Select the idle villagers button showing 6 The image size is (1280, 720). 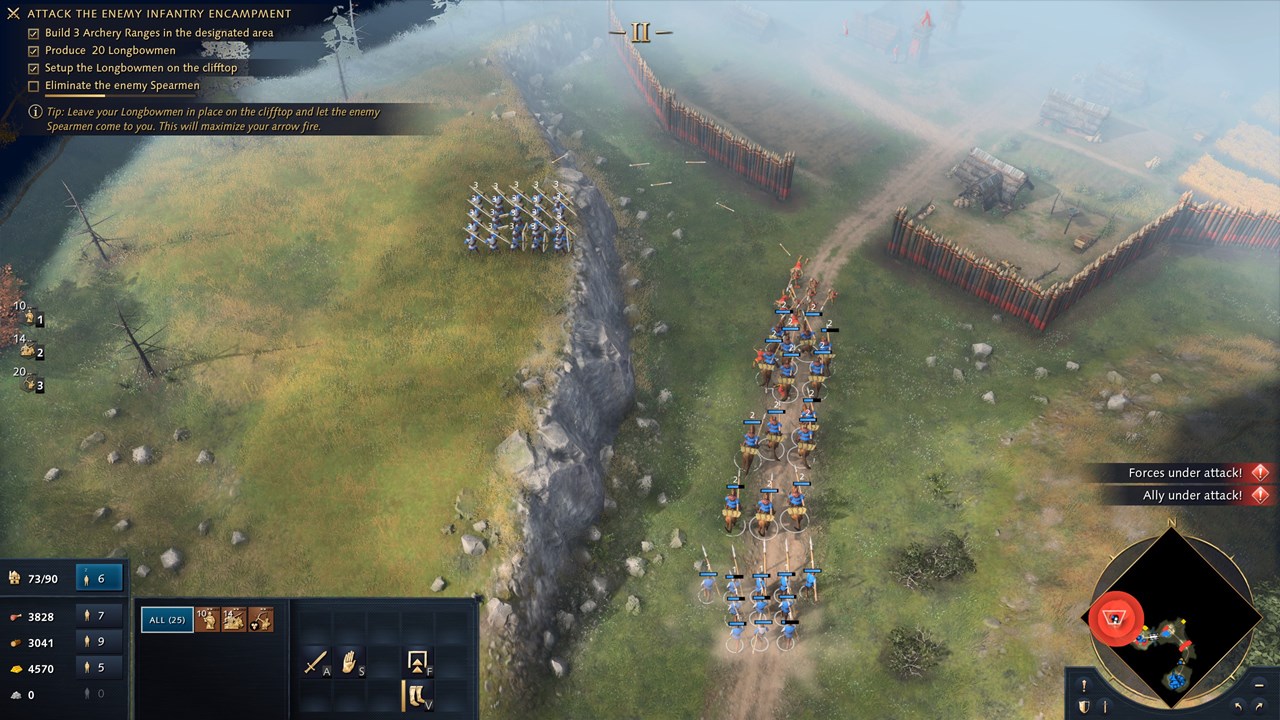point(99,578)
